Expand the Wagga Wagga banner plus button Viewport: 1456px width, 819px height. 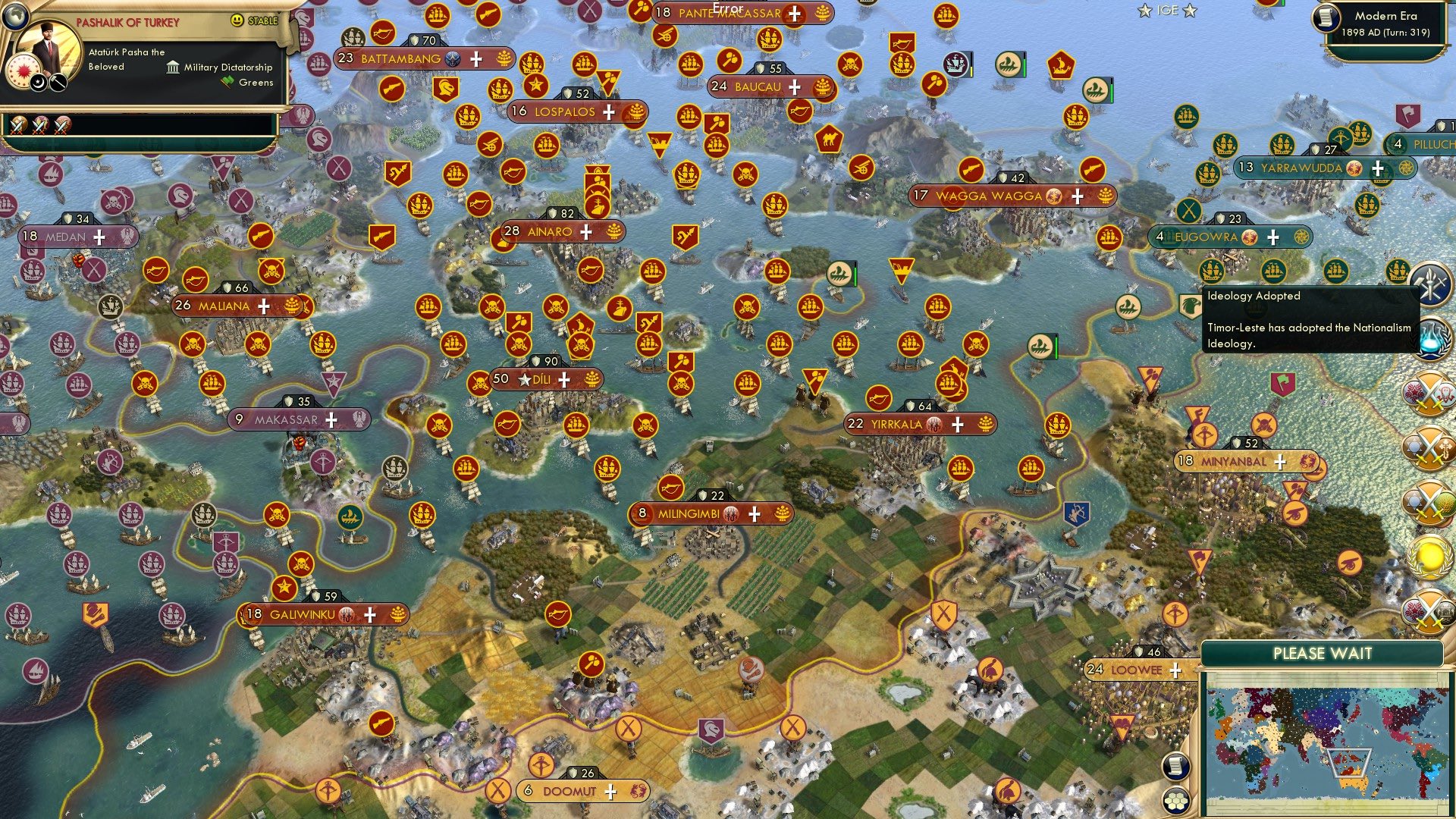pos(1077,196)
